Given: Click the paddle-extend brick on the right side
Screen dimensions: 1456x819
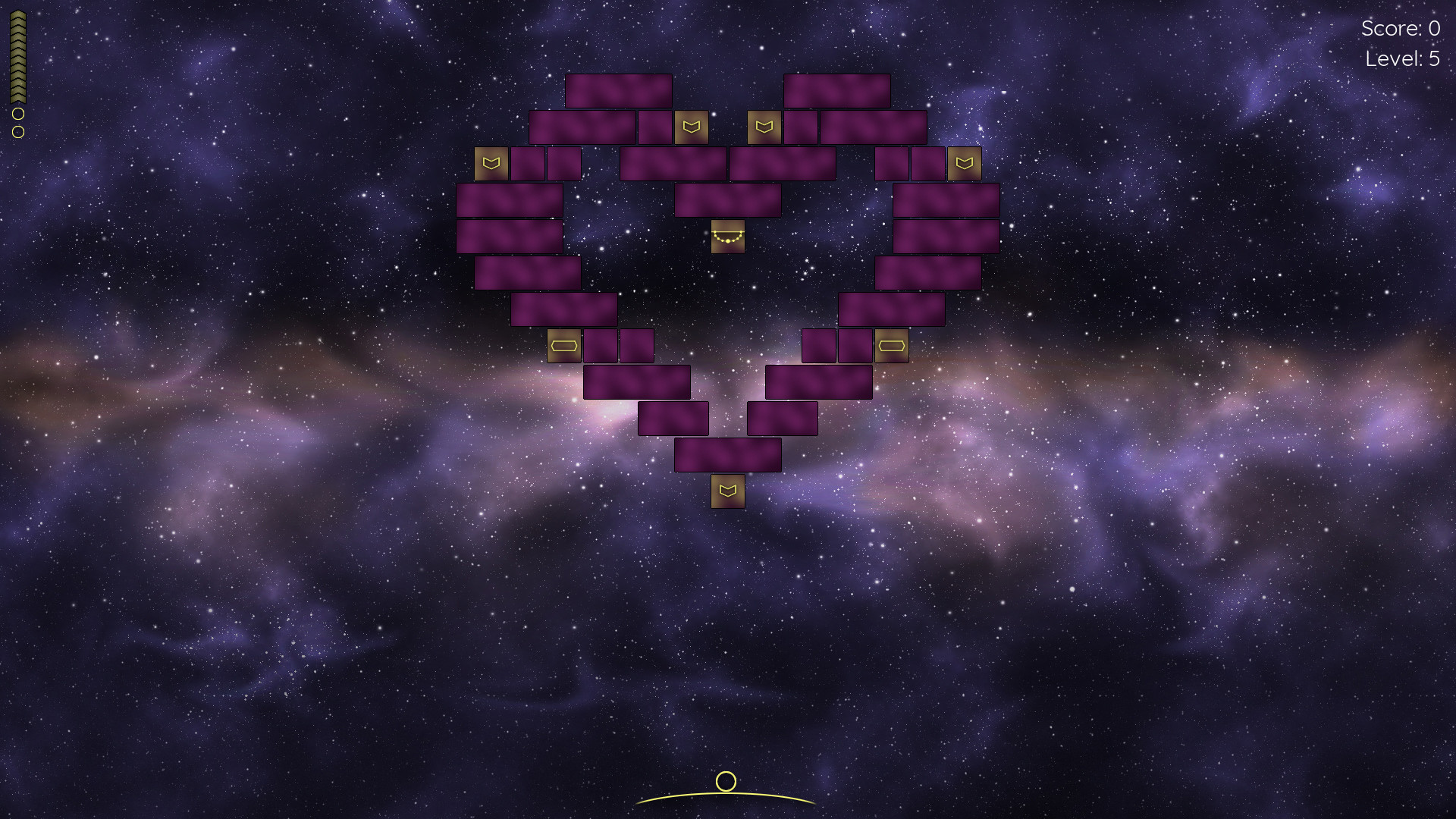Looking at the screenshot, I should [x=892, y=345].
